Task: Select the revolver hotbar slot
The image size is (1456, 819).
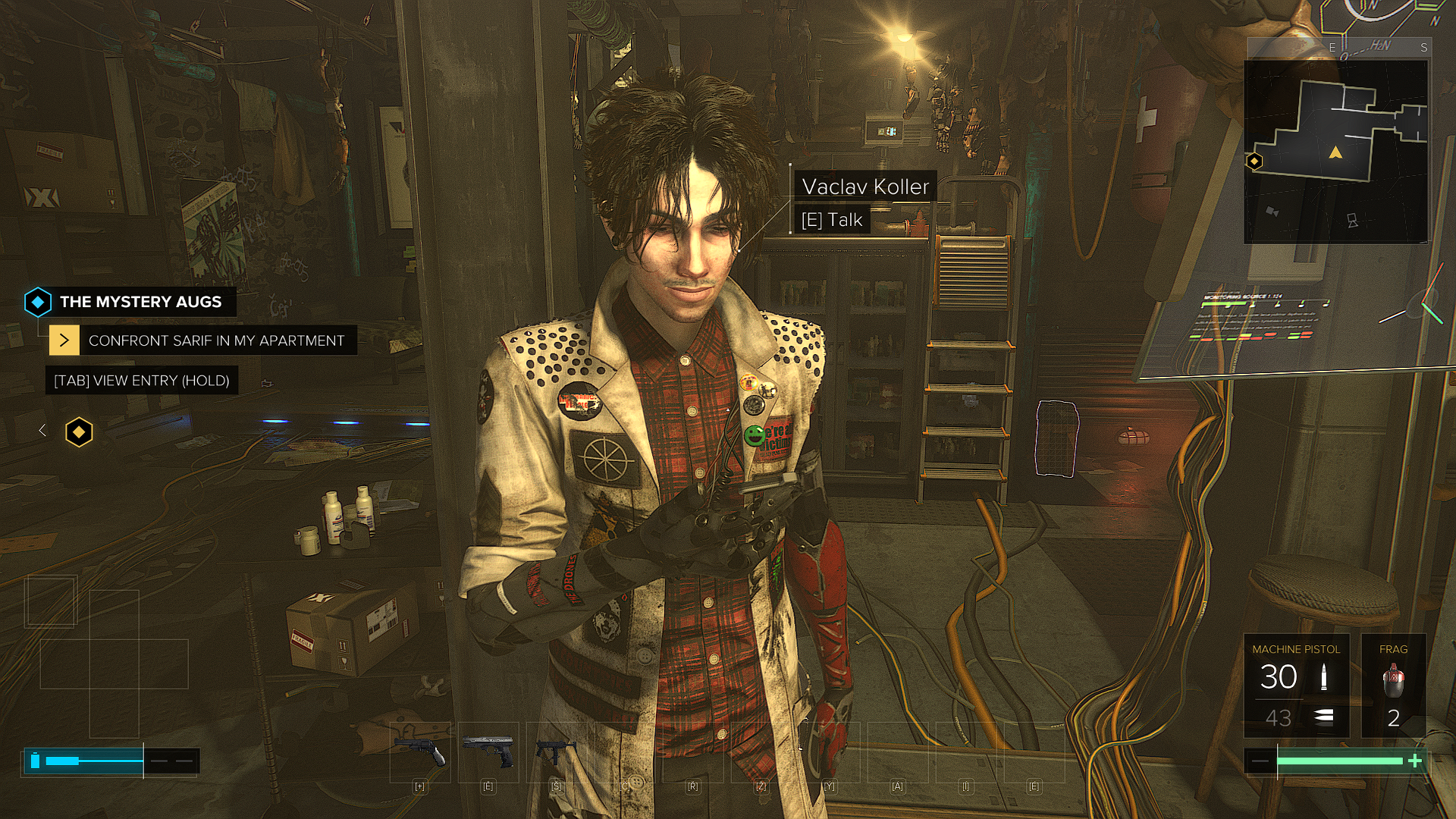Action: pyautogui.click(x=420, y=752)
